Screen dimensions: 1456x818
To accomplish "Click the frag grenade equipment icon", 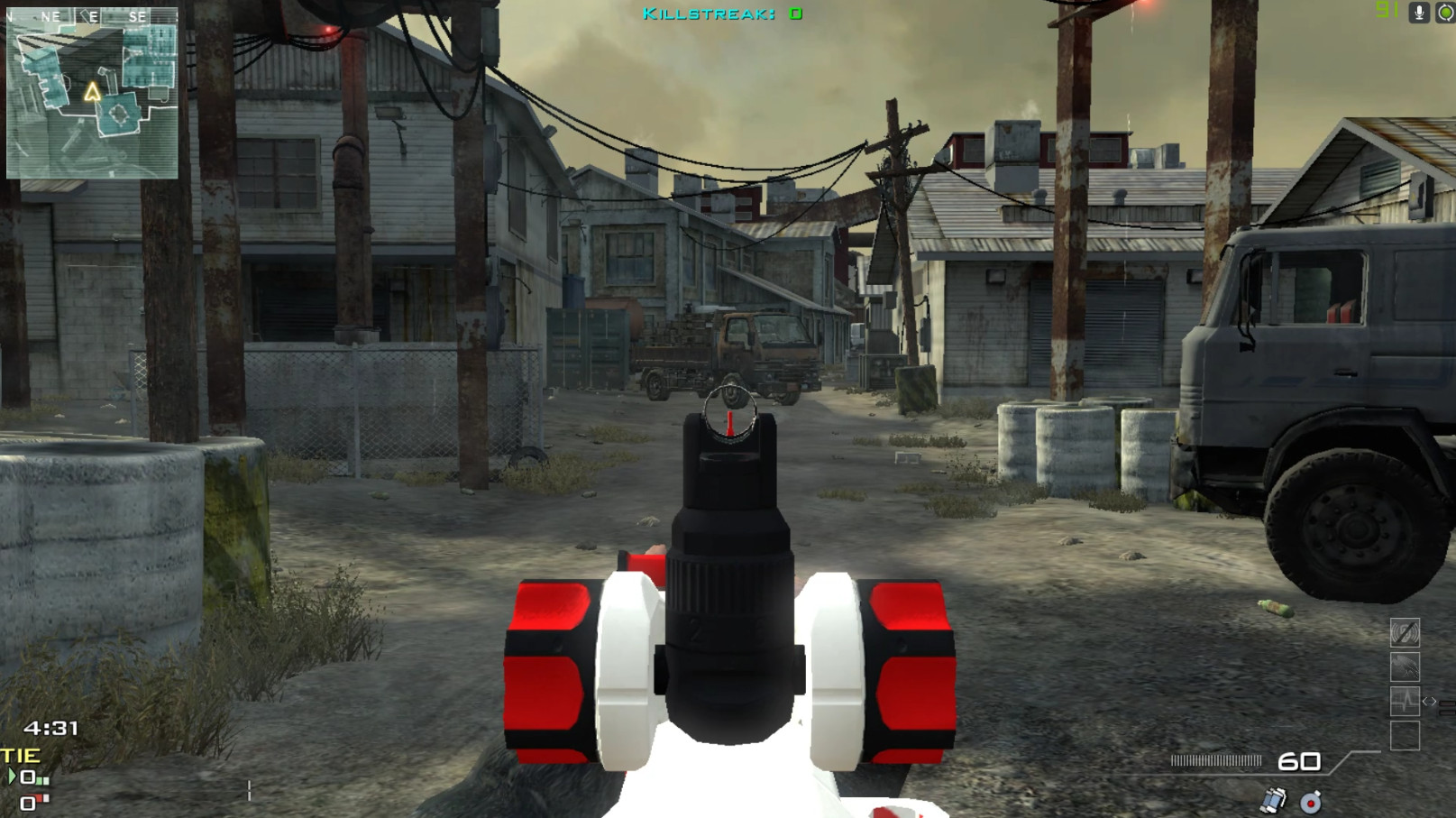I will [1309, 801].
